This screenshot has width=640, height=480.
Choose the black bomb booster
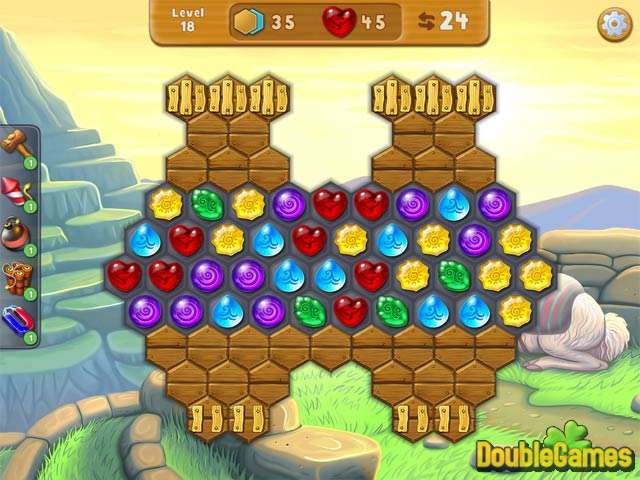(x=17, y=233)
